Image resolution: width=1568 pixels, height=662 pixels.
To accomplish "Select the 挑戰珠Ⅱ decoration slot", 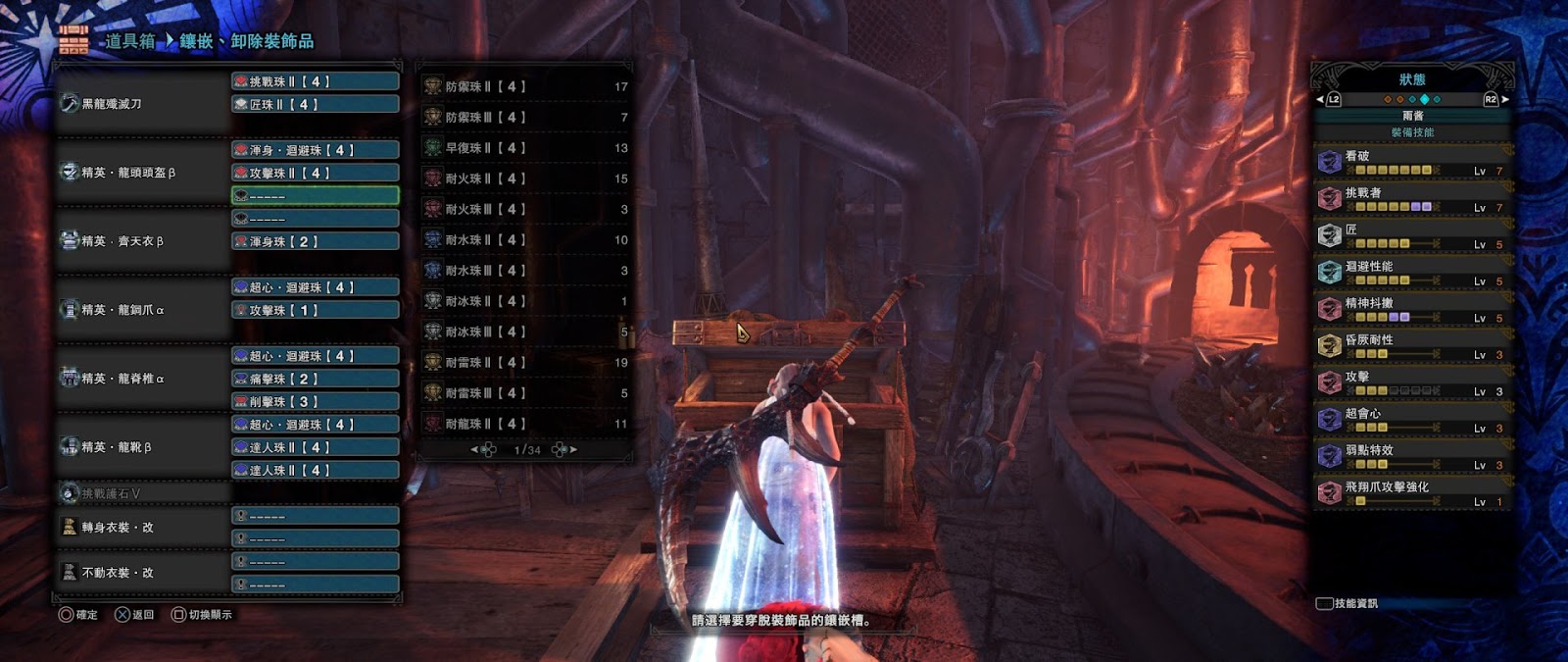I will pos(315,81).
